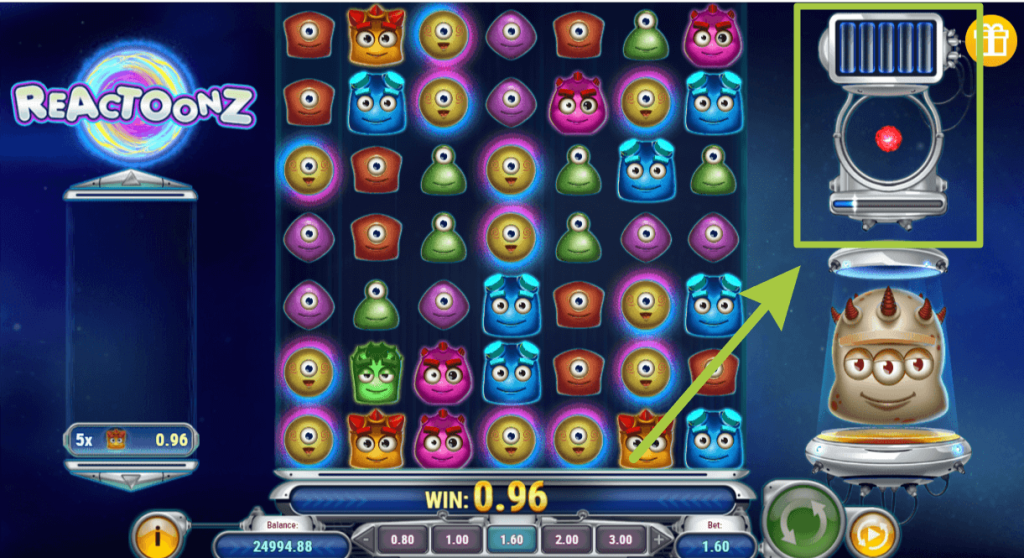Open the gift box rewards icon
The width and height of the screenshot is (1024, 558).
click(991, 39)
